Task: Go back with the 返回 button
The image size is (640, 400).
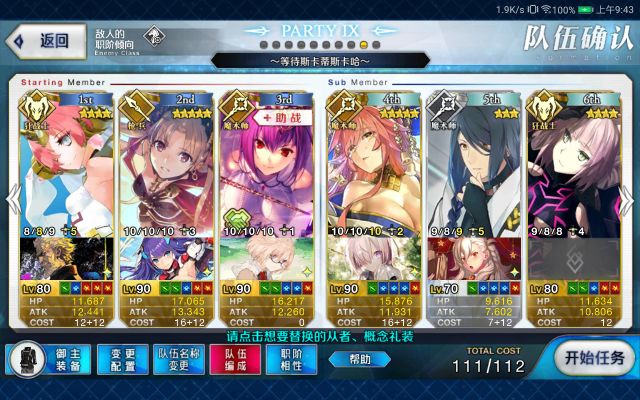Action: [42, 41]
